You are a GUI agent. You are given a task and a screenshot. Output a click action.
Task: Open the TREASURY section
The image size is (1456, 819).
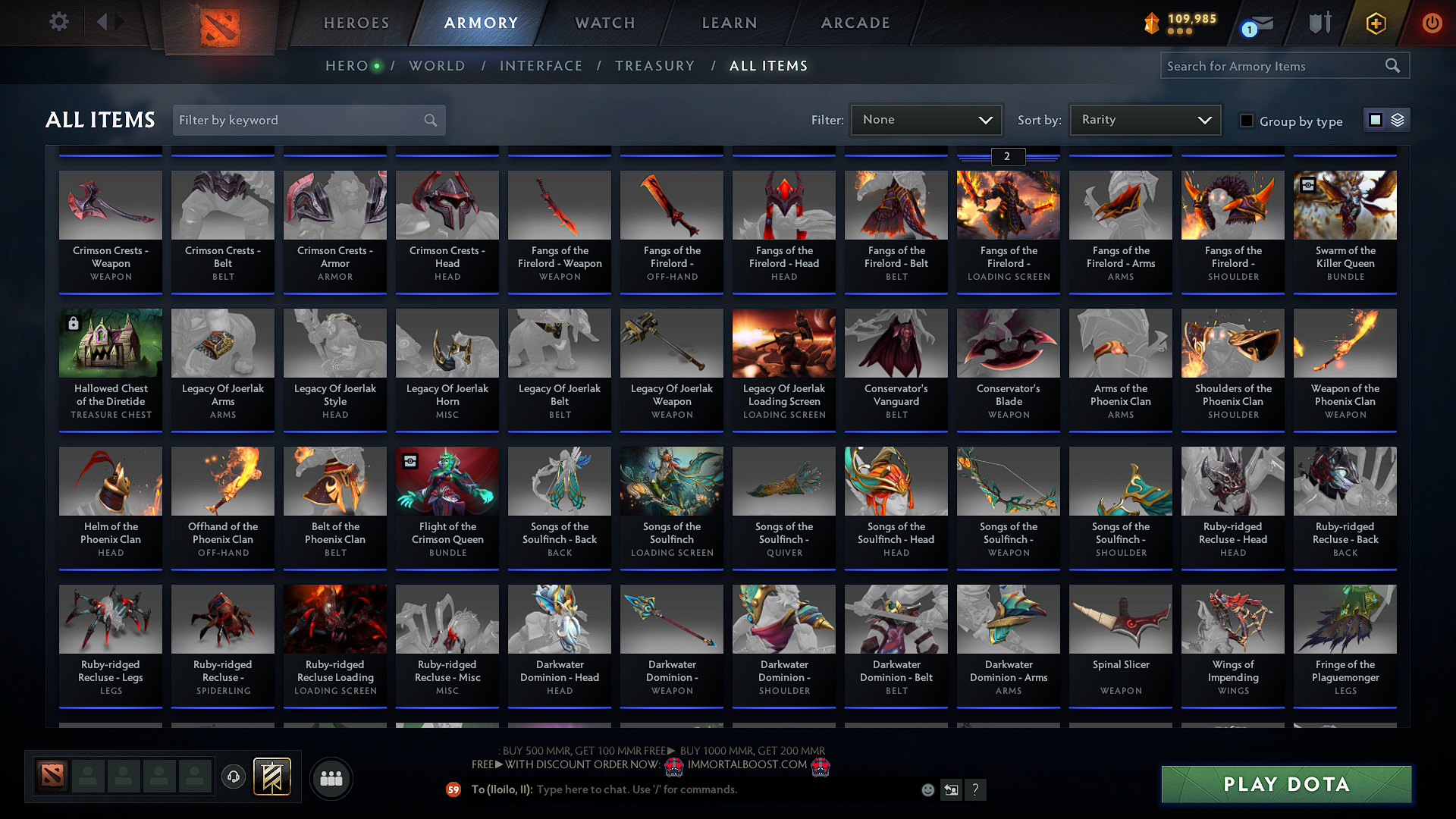[655, 66]
